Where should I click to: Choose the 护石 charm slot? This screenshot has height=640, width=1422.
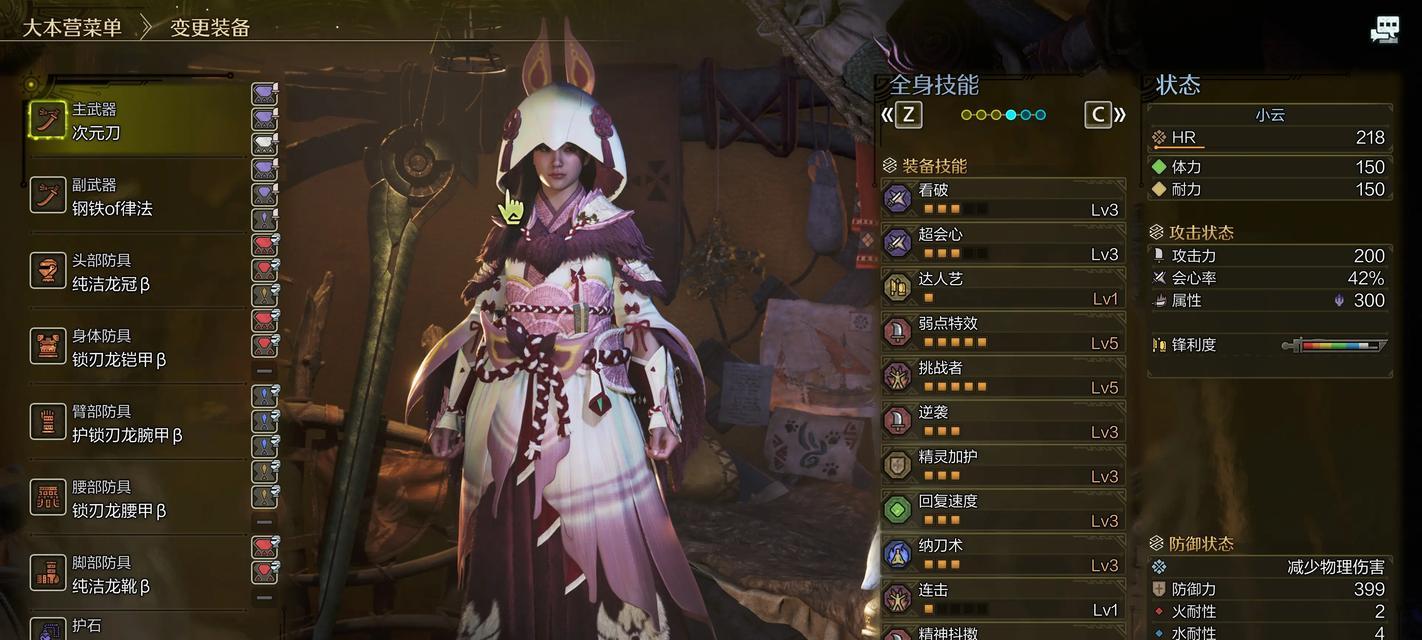pyautogui.click(x=135, y=628)
